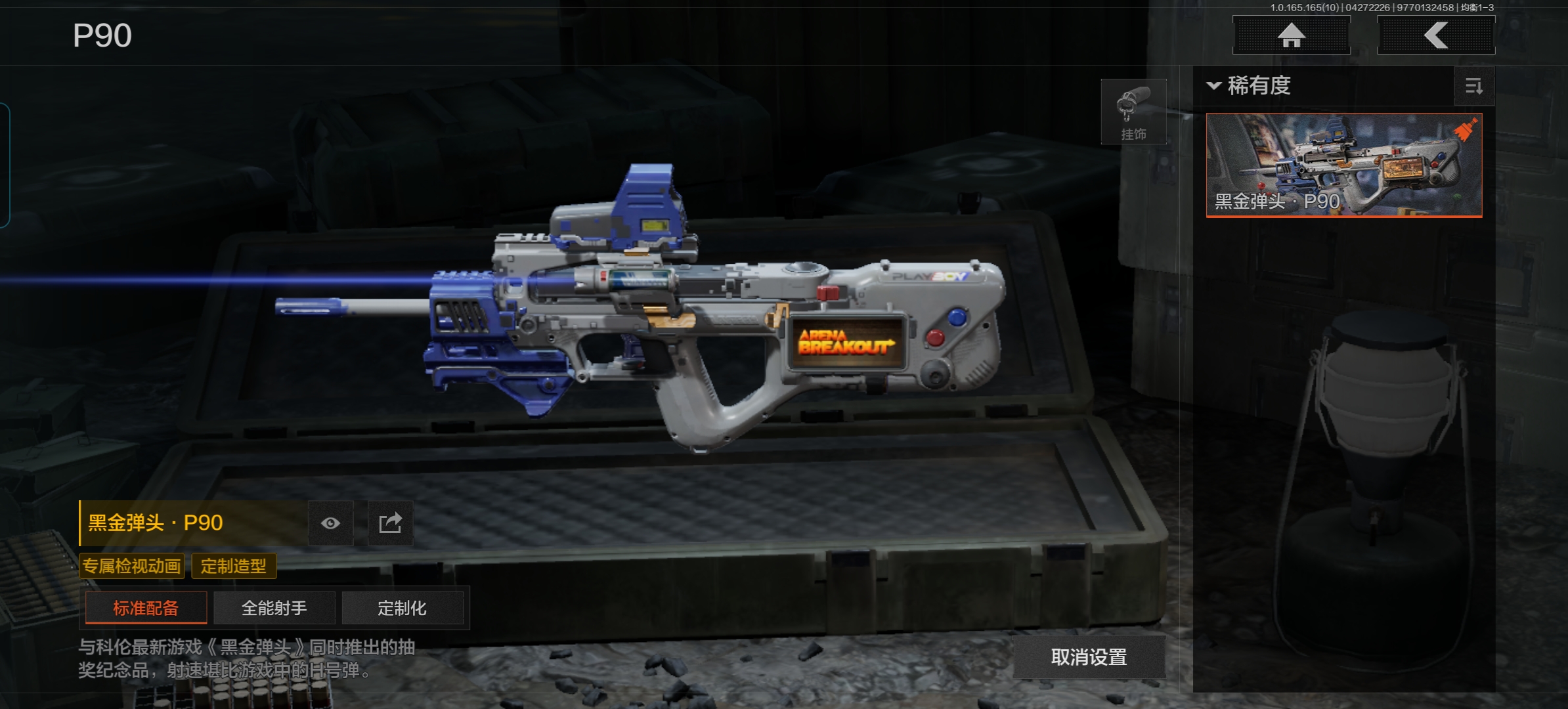Switch to the 定制化 tab
Viewport: 1568px width, 709px height.
click(x=402, y=608)
